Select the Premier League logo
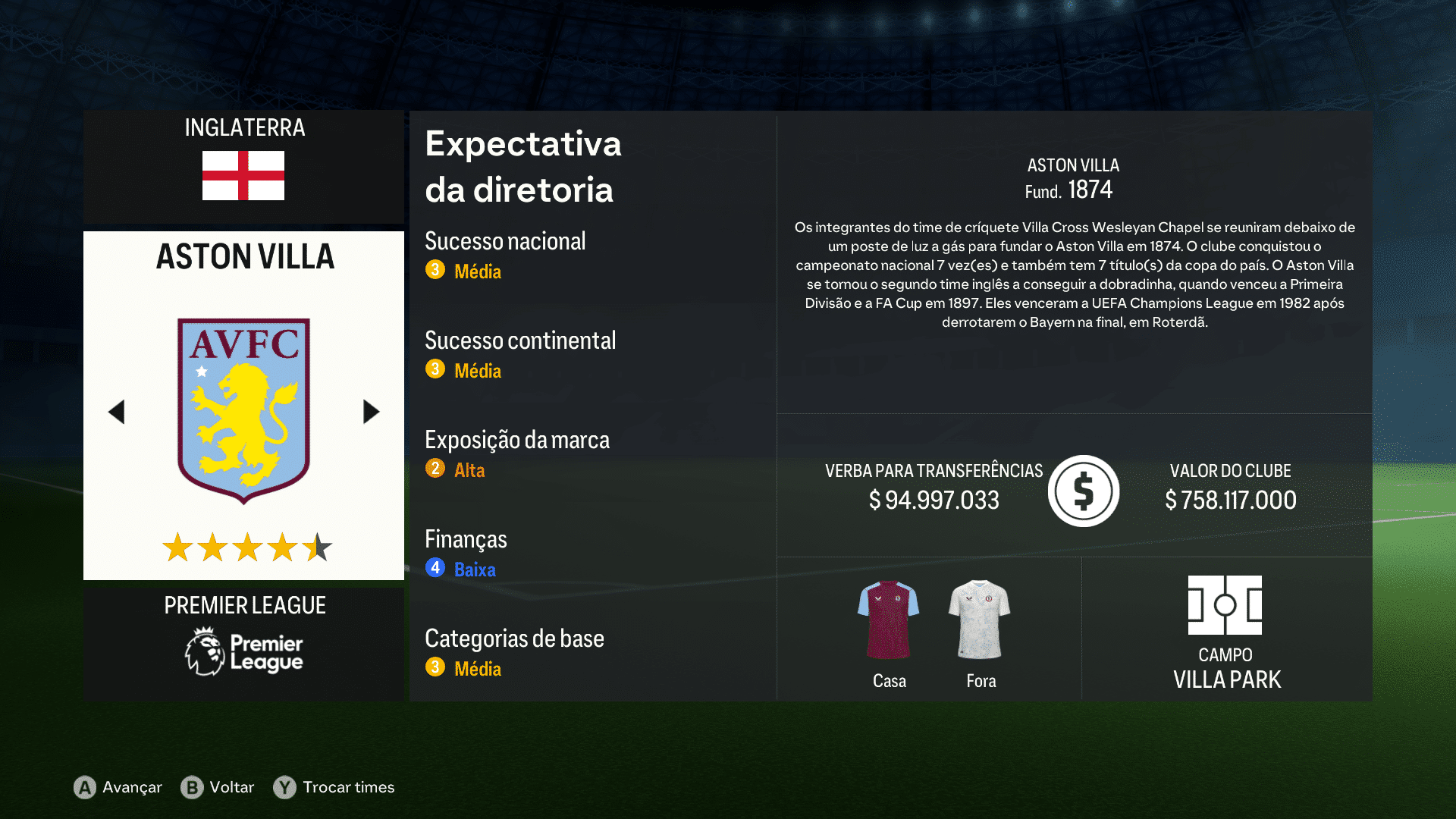Image resolution: width=1456 pixels, height=819 pixels. 243,651
